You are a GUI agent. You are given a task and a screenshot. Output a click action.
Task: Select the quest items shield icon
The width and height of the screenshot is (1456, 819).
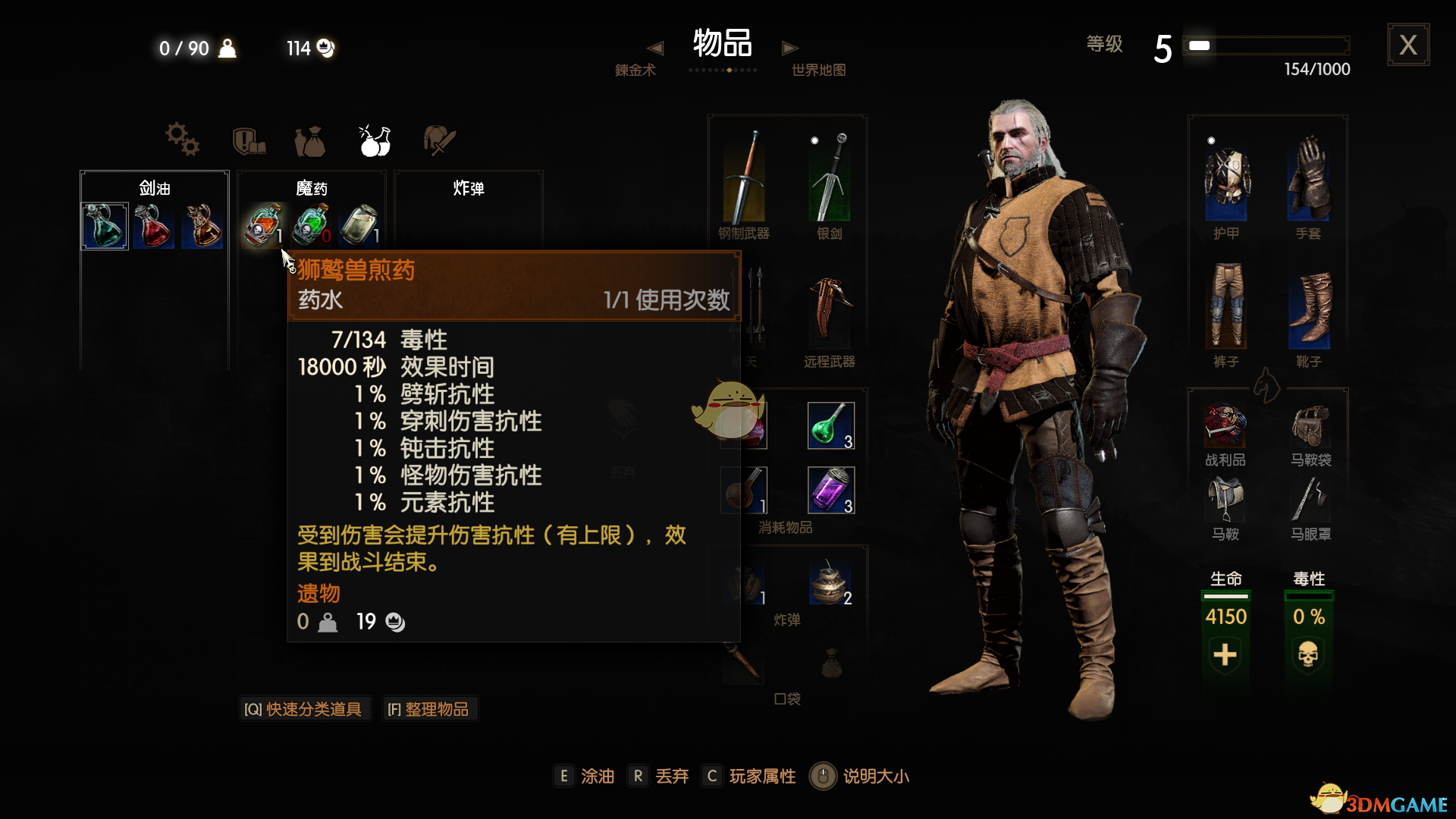(x=250, y=140)
